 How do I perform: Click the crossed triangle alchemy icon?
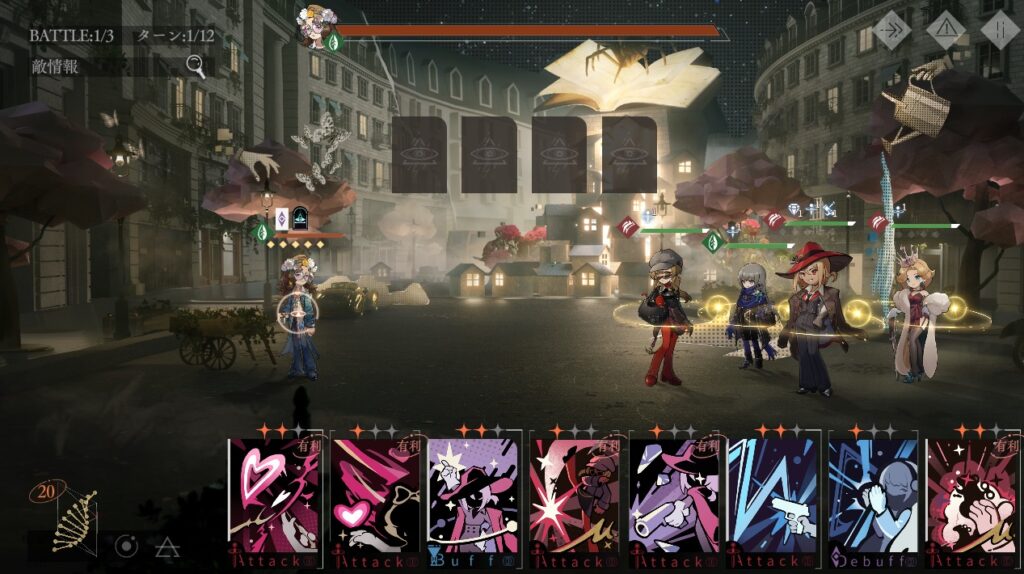166,546
